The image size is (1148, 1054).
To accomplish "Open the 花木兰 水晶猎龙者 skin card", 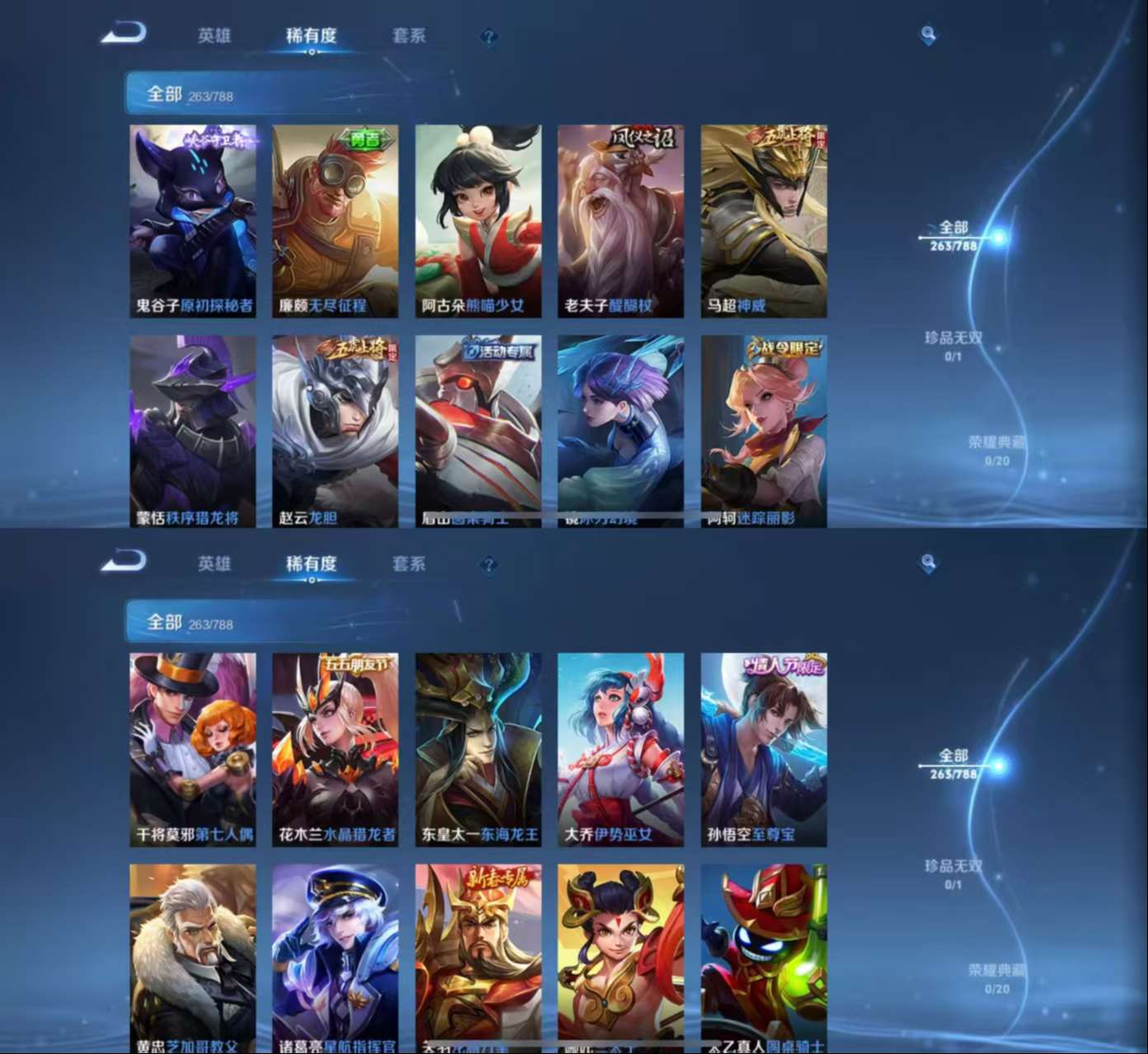I will pos(335,749).
